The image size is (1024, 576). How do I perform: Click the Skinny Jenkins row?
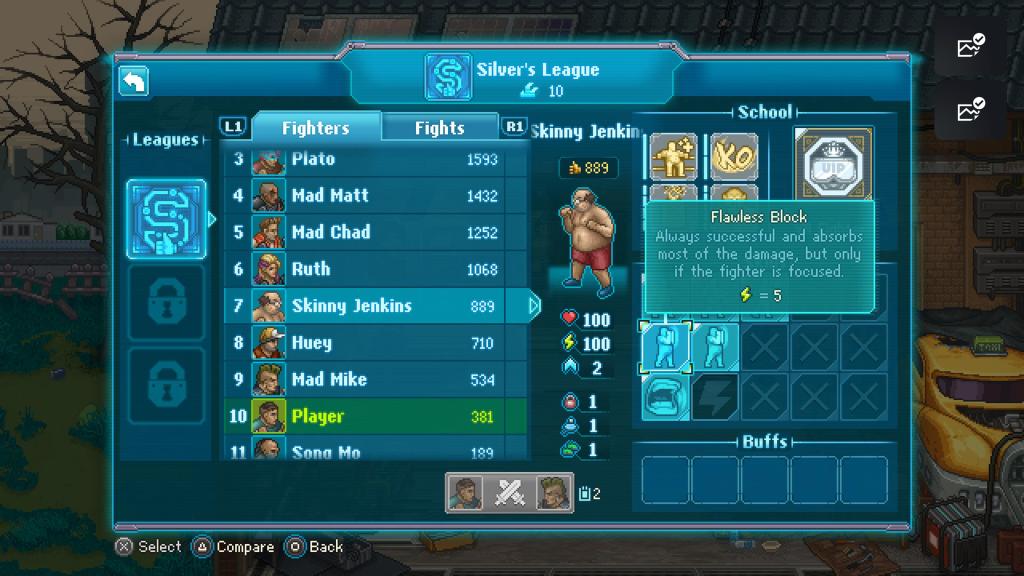[375, 306]
